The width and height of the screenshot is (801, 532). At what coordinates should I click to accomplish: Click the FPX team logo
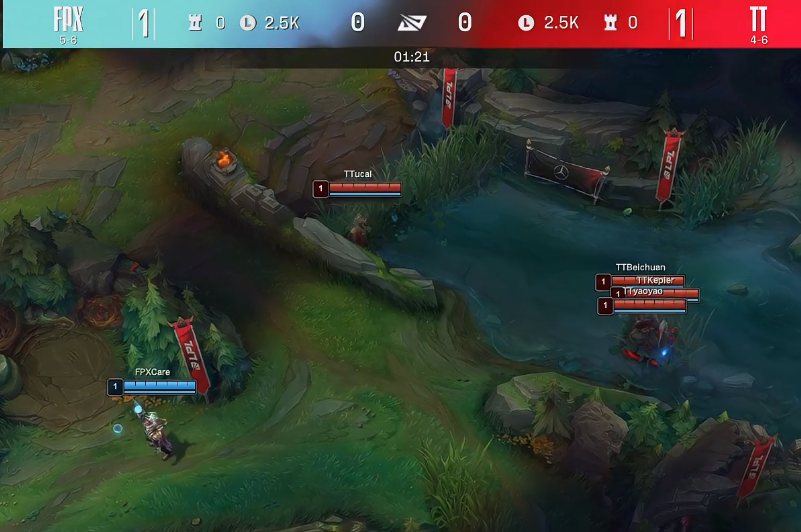pos(67,20)
